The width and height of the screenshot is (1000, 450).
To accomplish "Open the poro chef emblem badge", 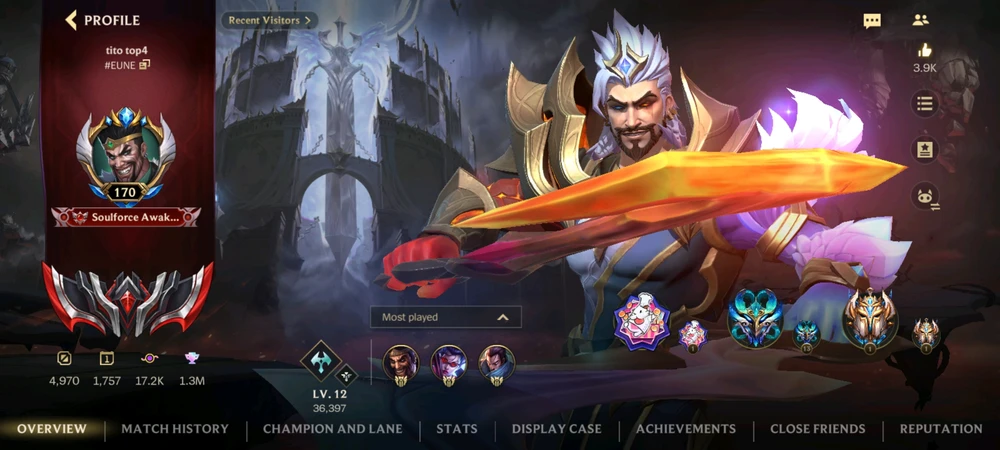I will coord(642,322).
